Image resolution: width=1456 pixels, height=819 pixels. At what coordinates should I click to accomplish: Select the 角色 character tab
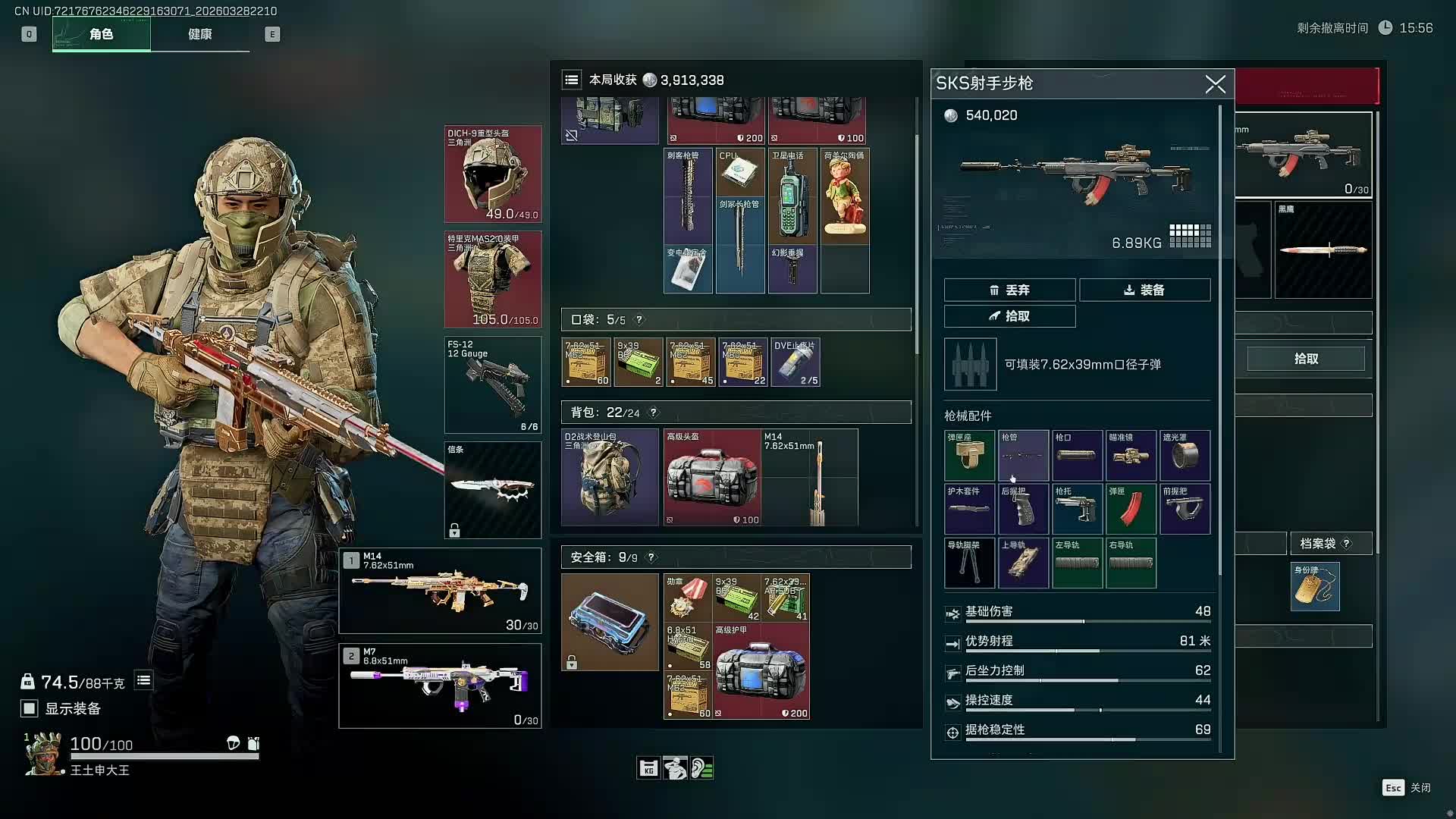tap(101, 34)
